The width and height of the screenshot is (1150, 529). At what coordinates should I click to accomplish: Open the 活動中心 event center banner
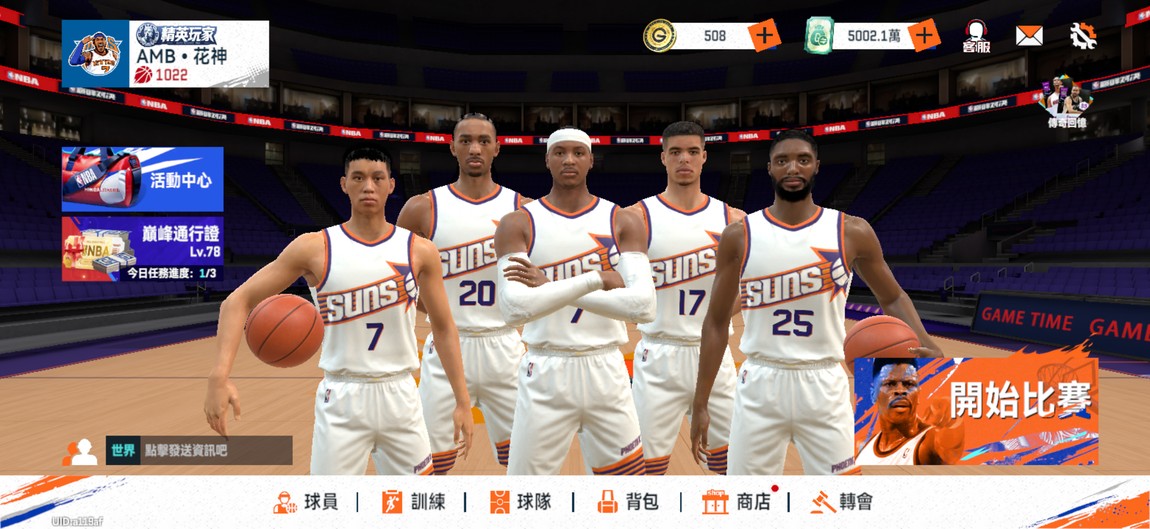click(142, 179)
